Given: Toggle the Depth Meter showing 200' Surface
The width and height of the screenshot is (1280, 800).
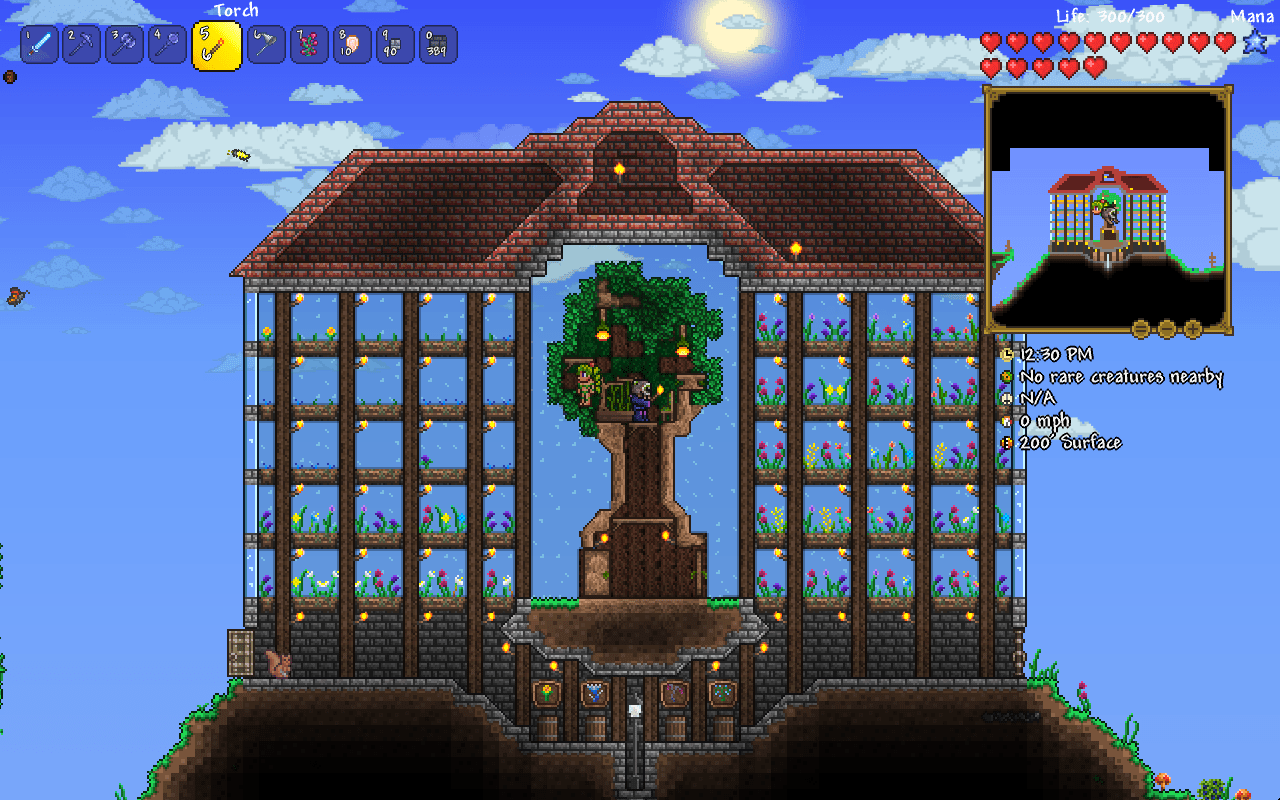Looking at the screenshot, I should [1007, 441].
